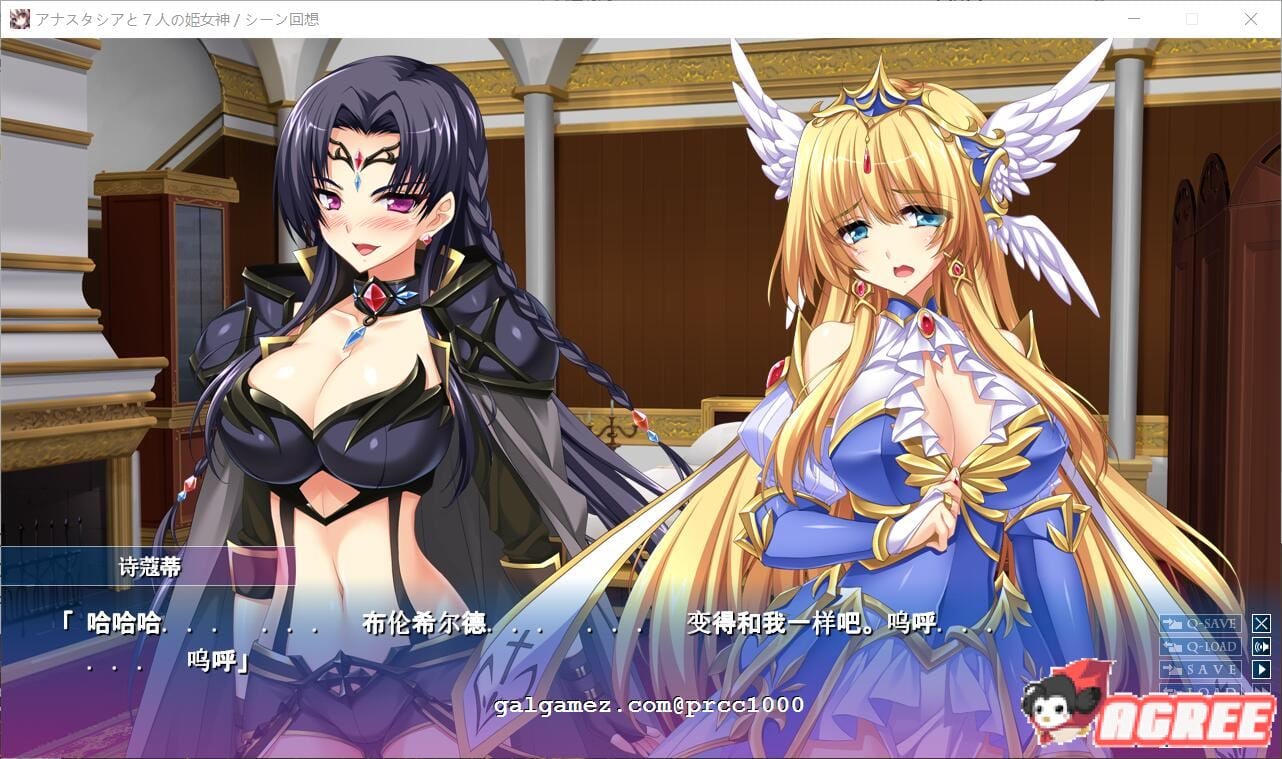Click the Q-LOAD quick load folder icon
Image resolution: width=1282 pixels, height=759 pixels.
[1173, 646]
